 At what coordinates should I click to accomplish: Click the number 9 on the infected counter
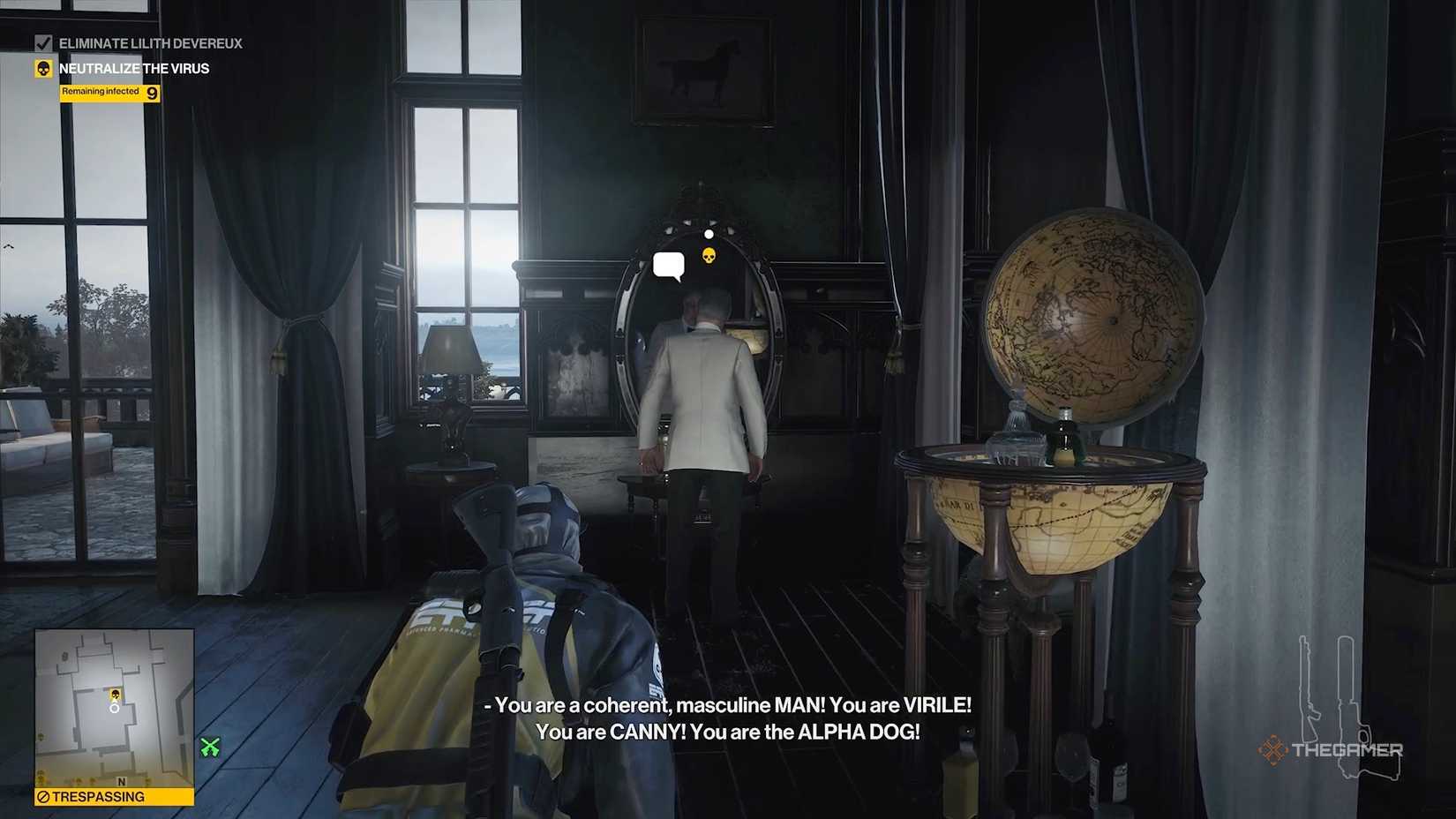(152, 93)
